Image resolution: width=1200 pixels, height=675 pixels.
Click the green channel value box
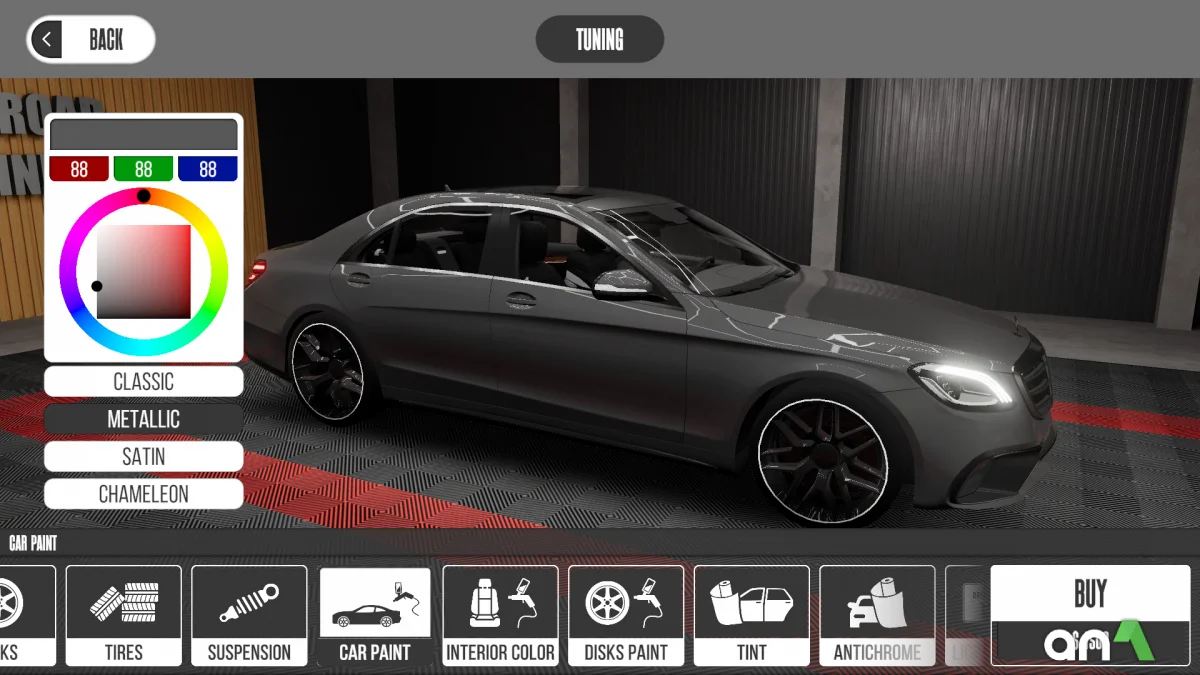[x=143, y=169]
